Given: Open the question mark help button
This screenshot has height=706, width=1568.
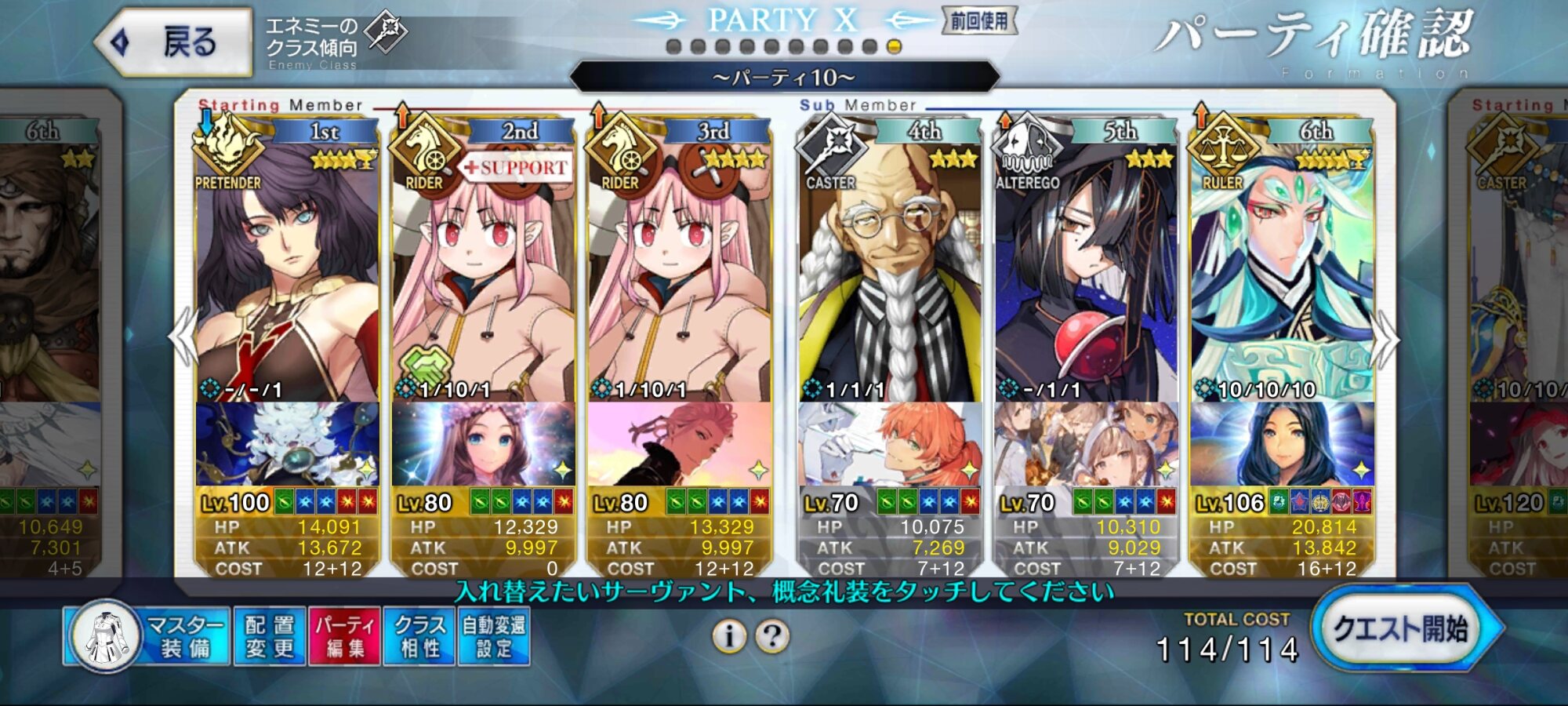Looking at the screenshot, I should coord(772,636).
